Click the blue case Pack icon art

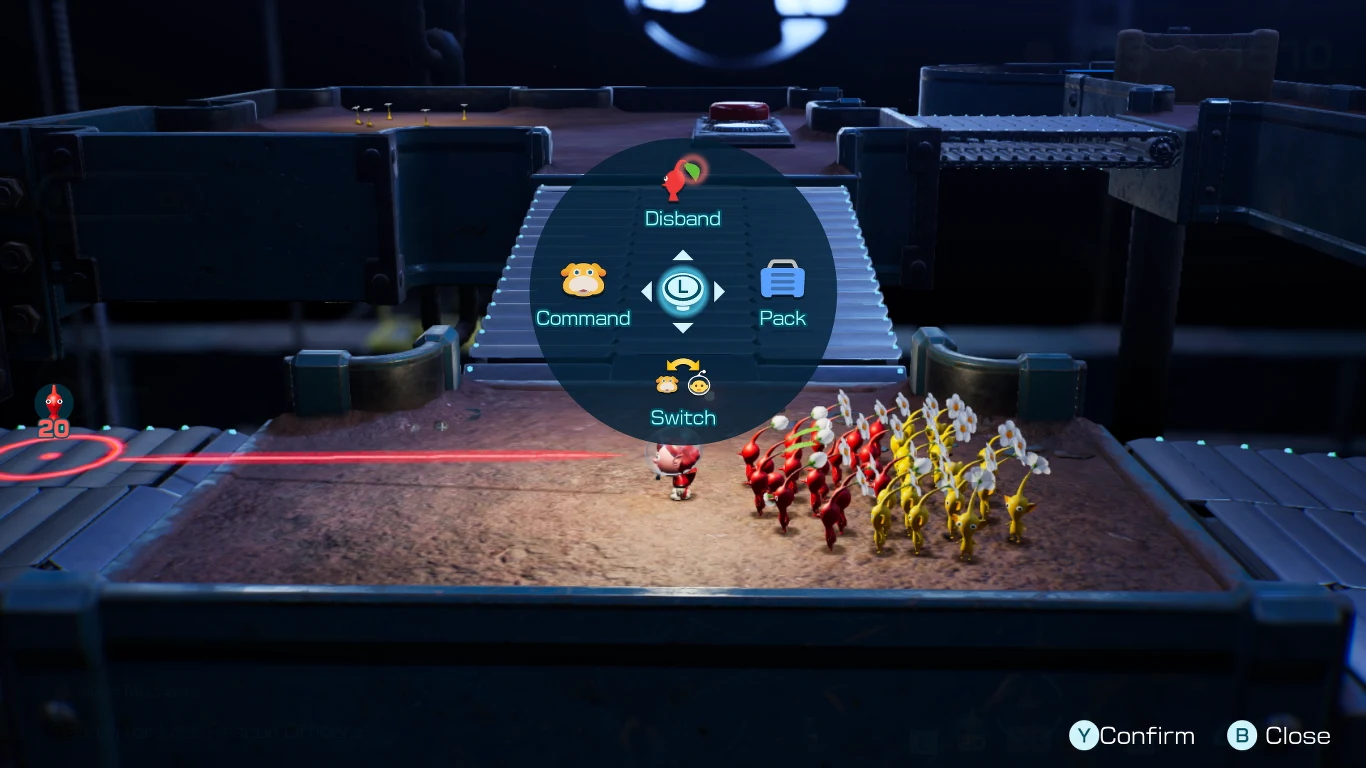pos(782,279)
